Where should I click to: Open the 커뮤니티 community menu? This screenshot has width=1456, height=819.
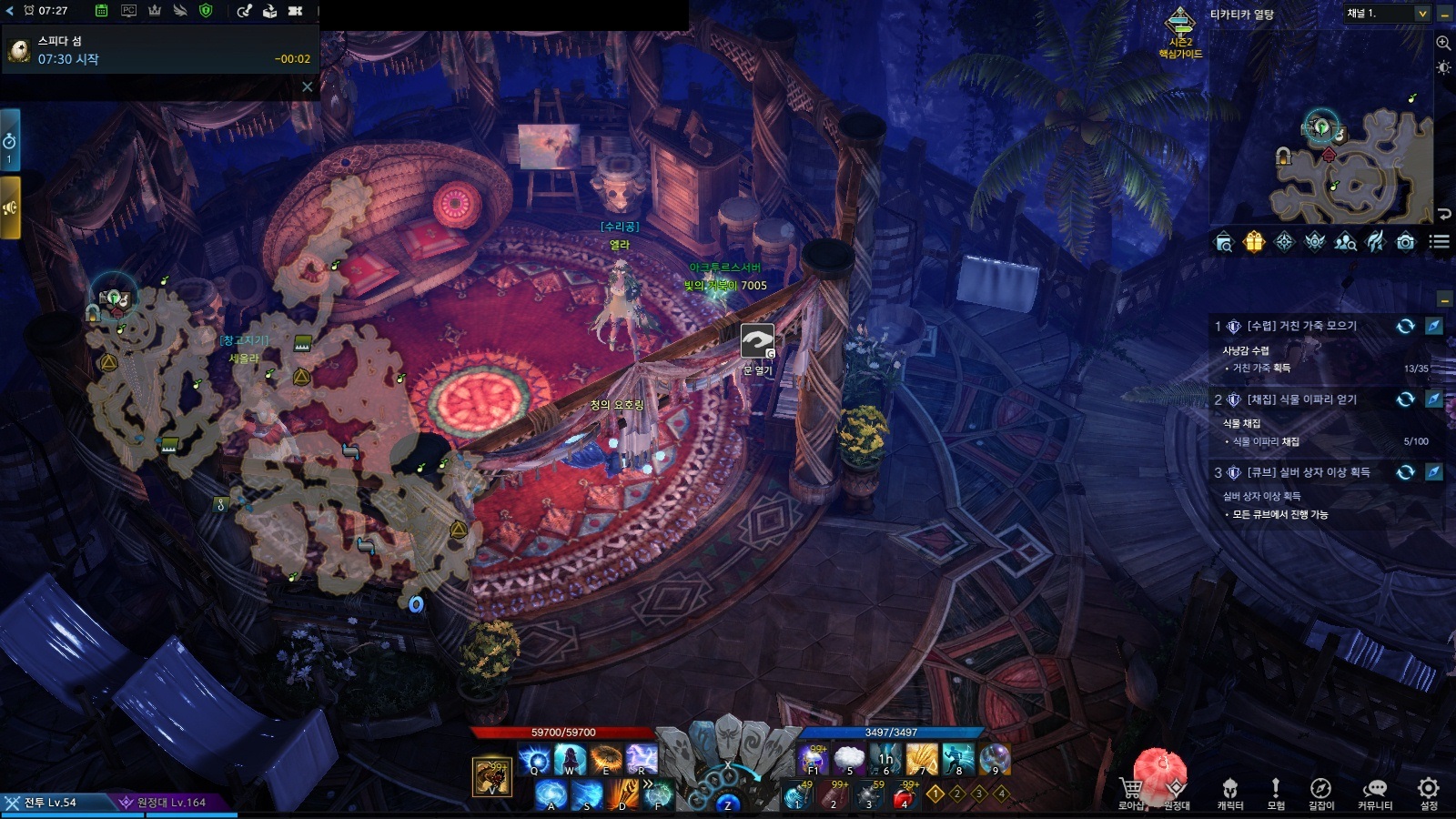click(1374, 790)
